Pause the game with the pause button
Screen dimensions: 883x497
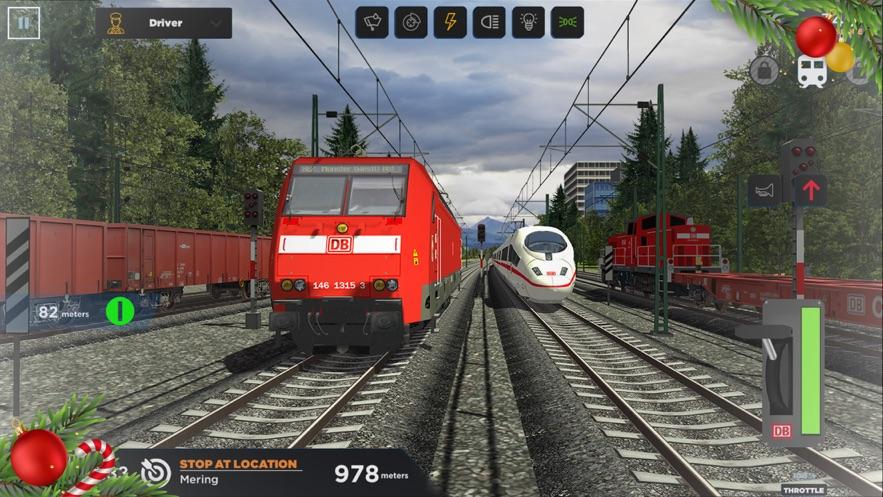(24, 23)
